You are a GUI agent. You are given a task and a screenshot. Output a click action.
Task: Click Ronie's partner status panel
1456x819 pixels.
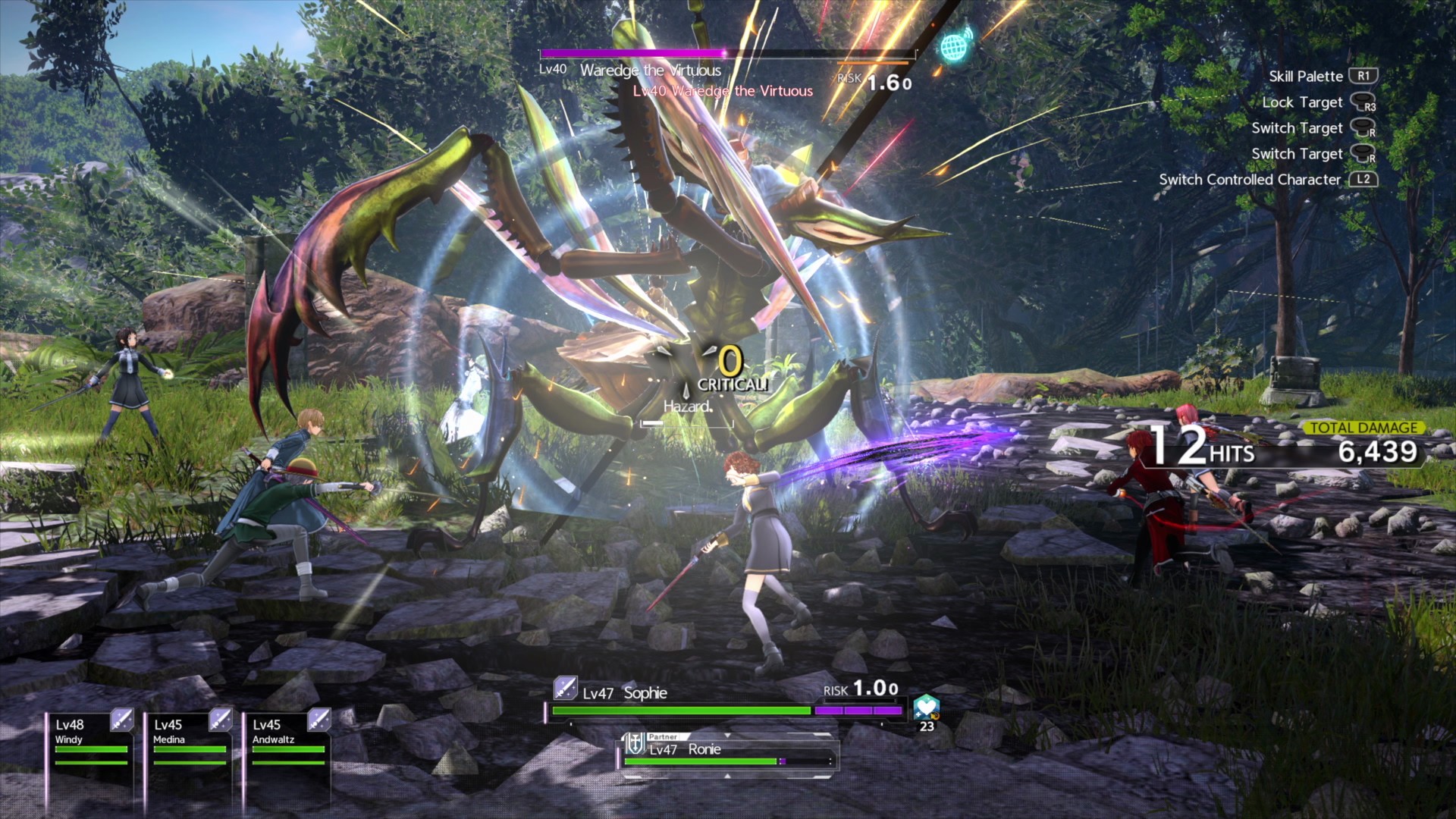coord(728,752)
